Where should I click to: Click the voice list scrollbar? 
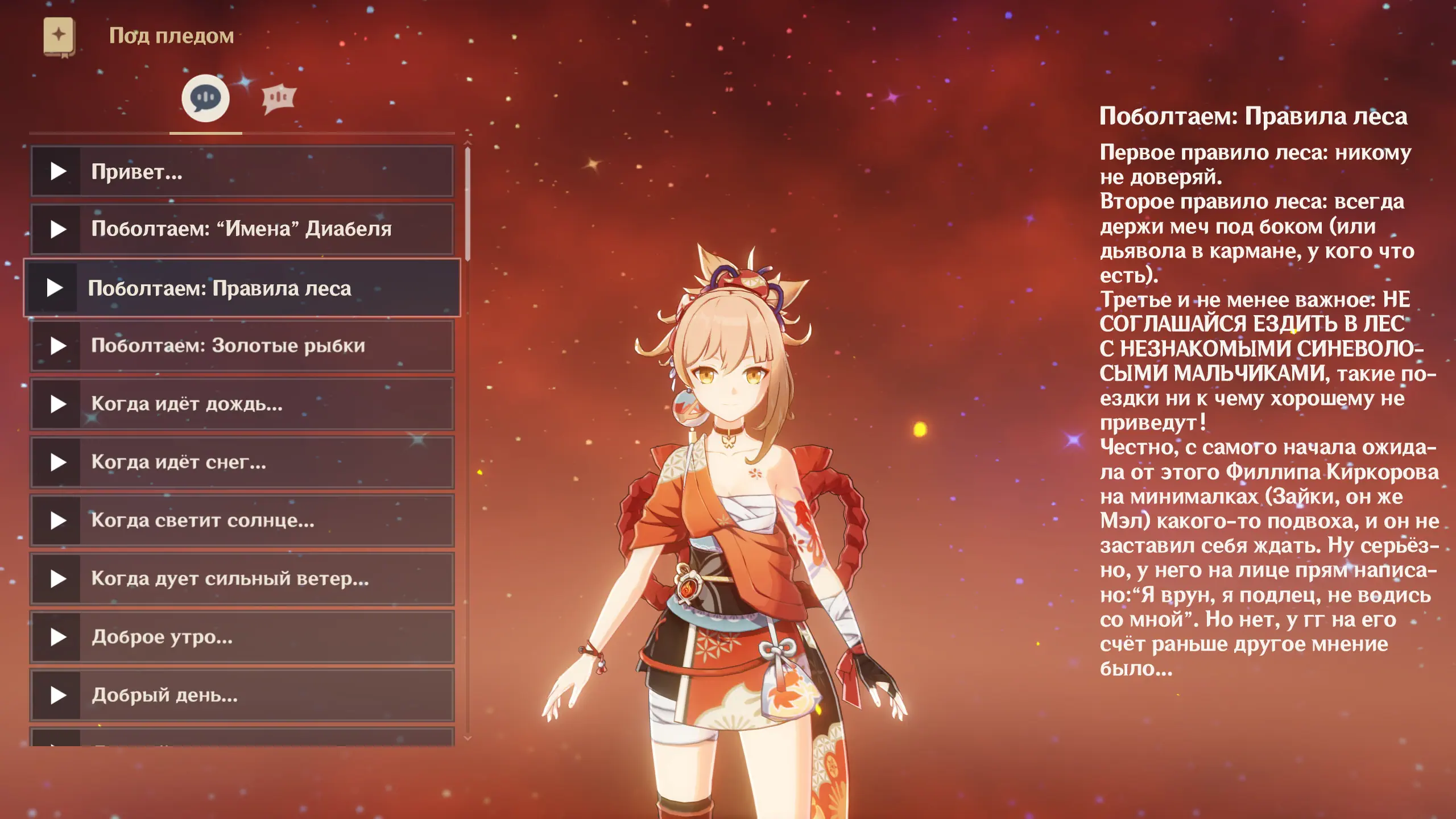[x=468, y=205]
